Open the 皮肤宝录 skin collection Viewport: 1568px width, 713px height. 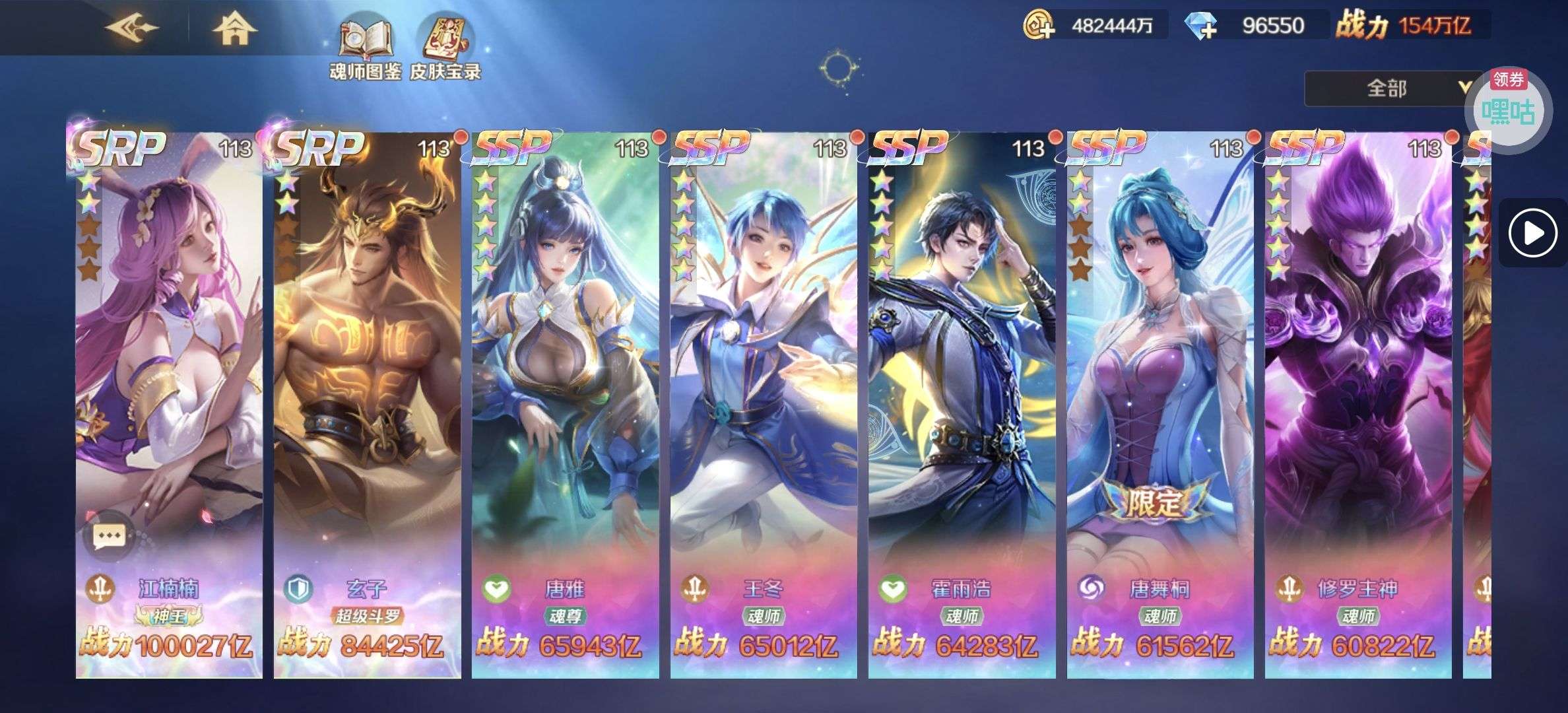(x=445, y=50)
